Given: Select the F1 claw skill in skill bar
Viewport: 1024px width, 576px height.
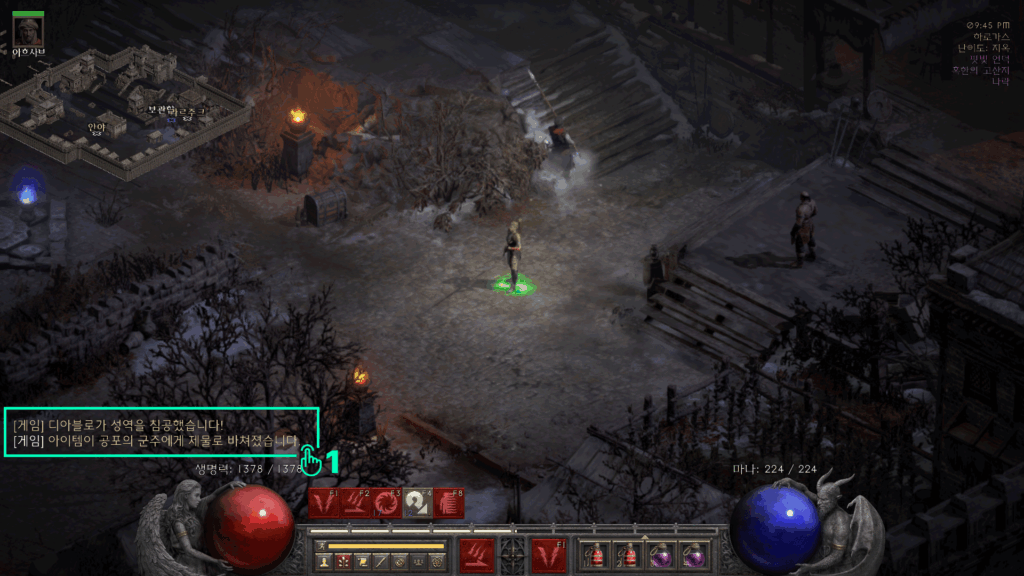Looking at the screenshot, I should 323,503.
